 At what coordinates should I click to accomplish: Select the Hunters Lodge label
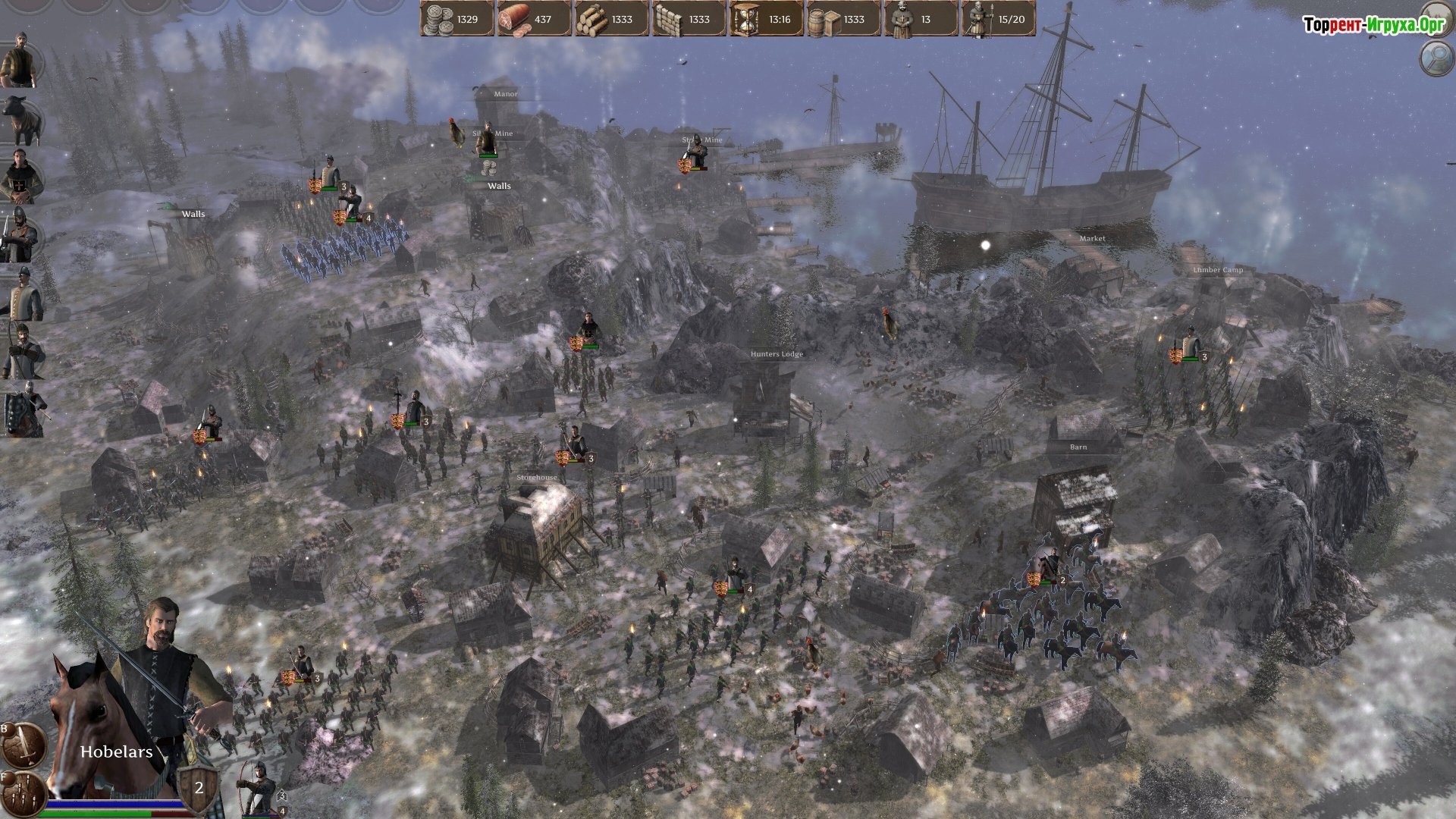777,354
